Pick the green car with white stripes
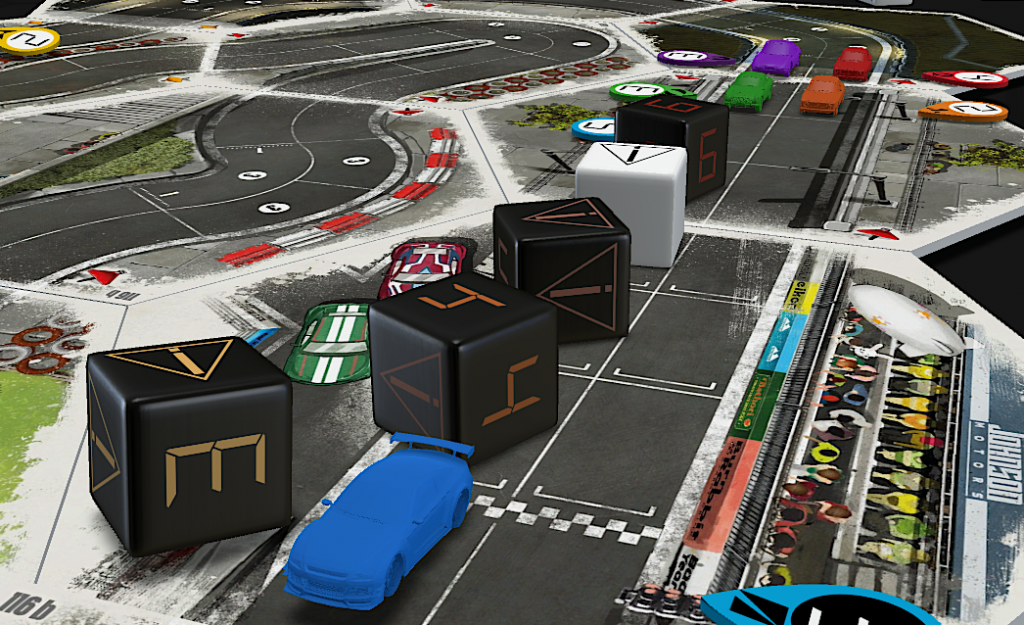This screenshot has height=625, width=1024. (x=330, y=340)
